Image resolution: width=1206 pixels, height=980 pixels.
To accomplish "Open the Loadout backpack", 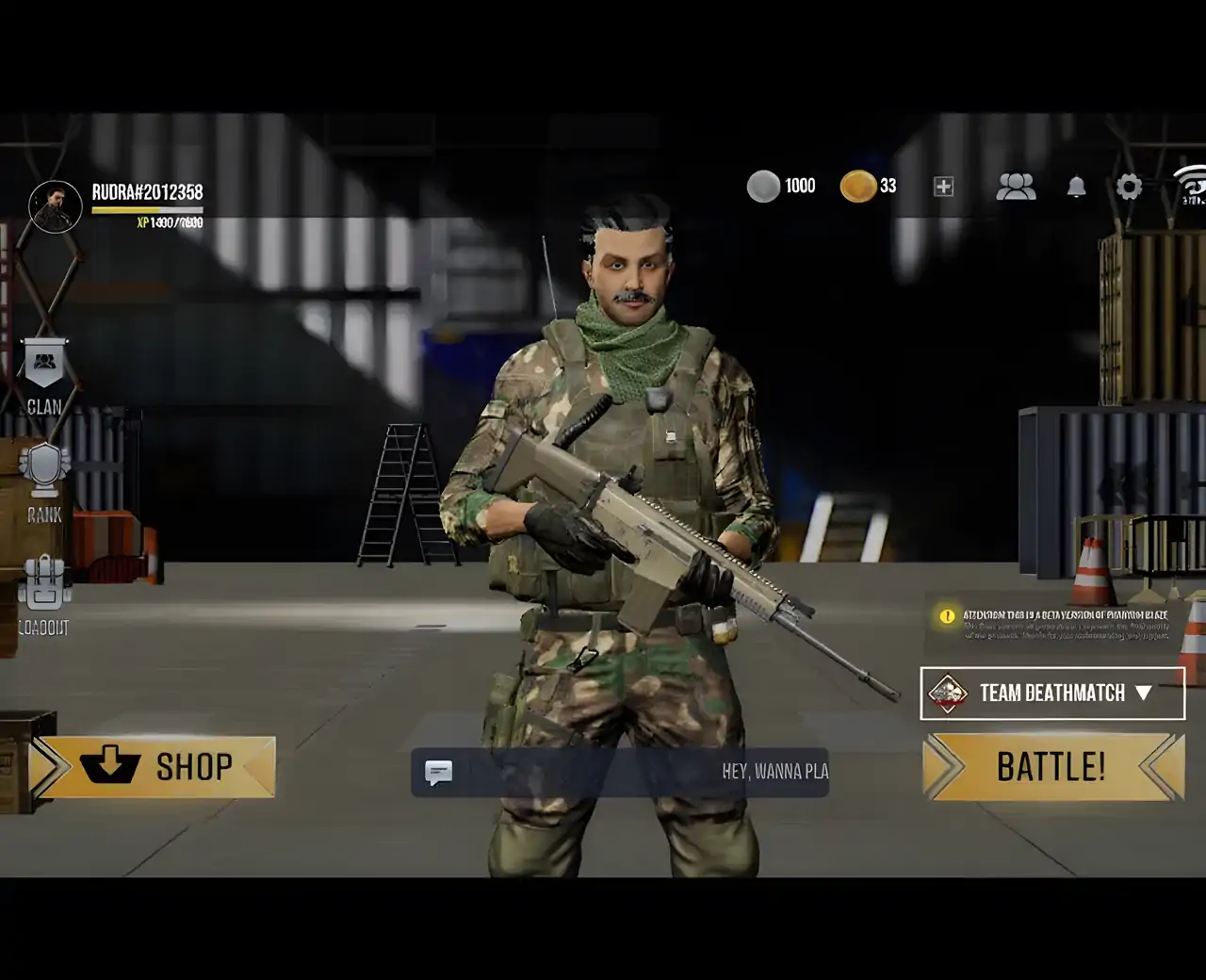I will coord(44,594).
